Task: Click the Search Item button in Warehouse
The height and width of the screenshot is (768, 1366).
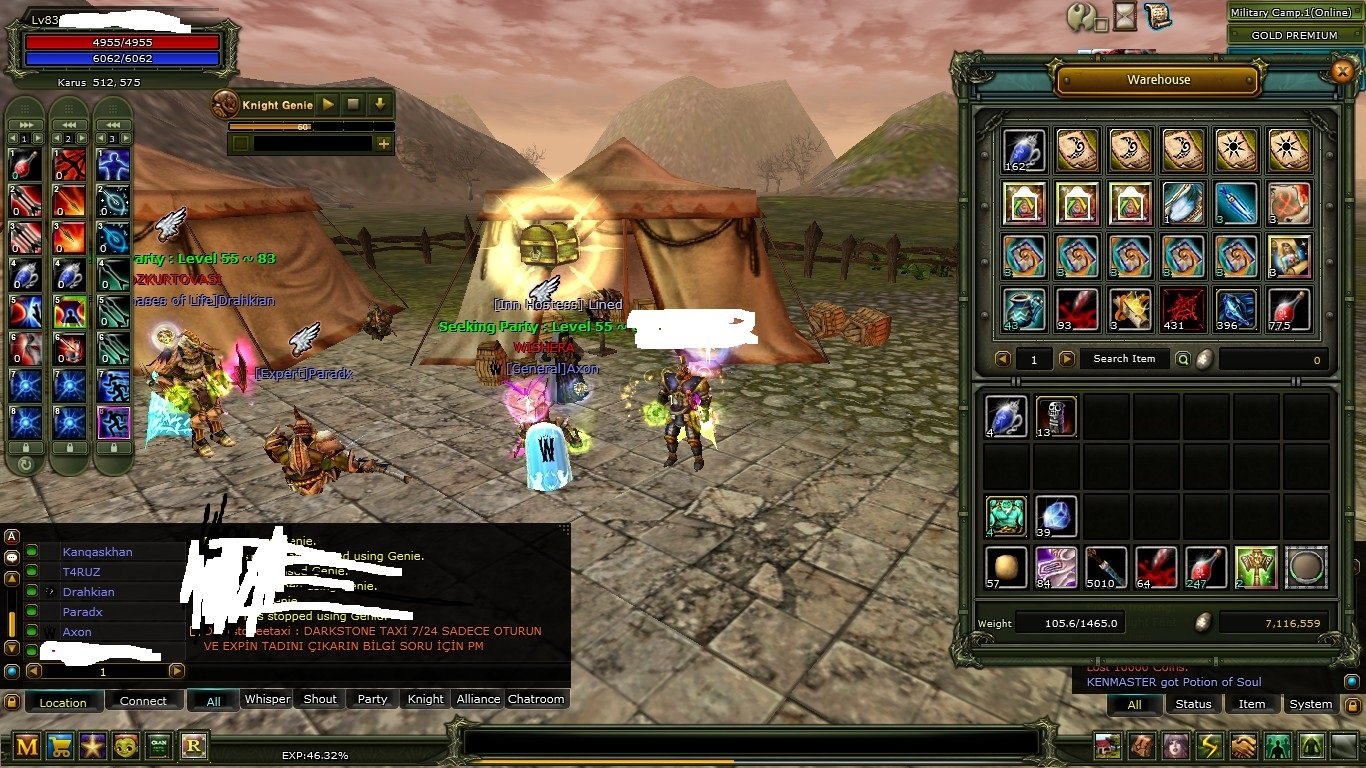Action: pos(1123,359)
